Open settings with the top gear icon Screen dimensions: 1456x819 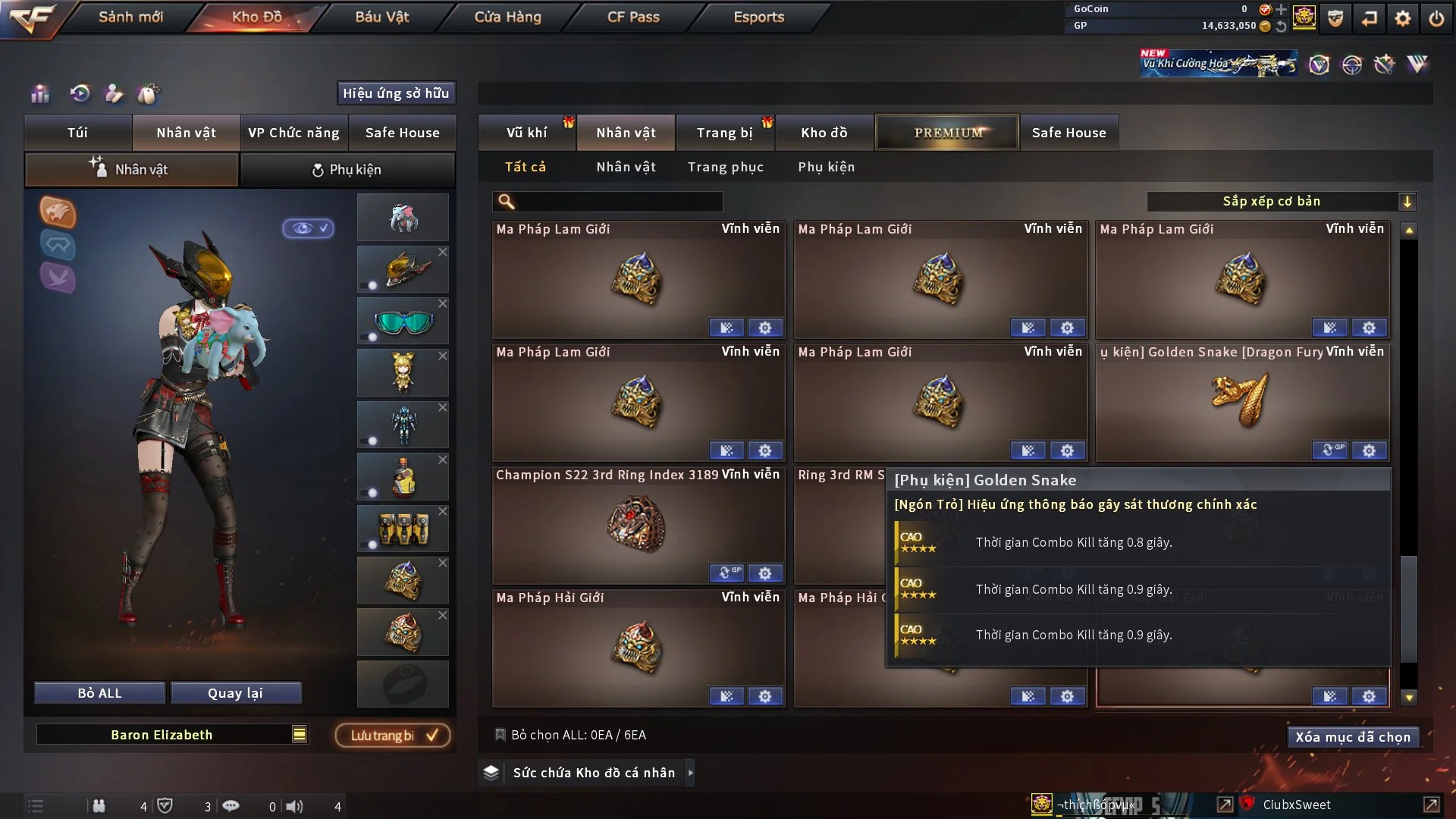coord(1403,18)
